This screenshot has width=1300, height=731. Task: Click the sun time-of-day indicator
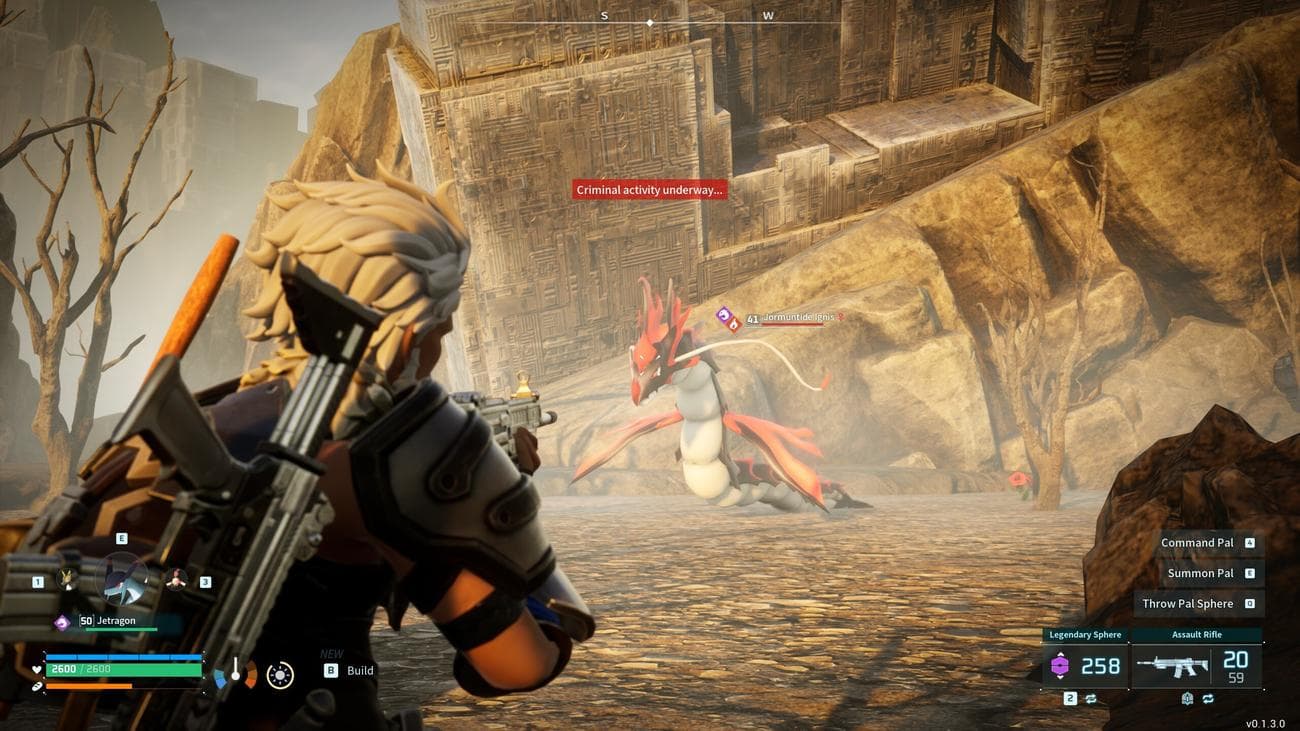[x=280, y=675]
